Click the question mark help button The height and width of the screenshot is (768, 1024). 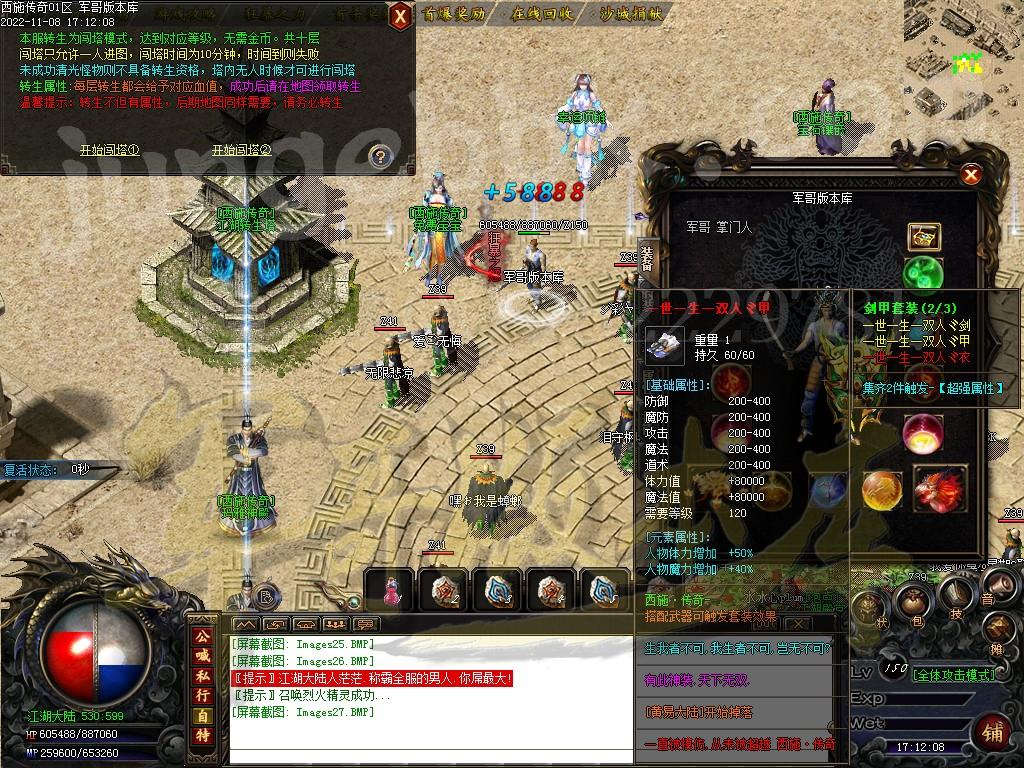379,155
